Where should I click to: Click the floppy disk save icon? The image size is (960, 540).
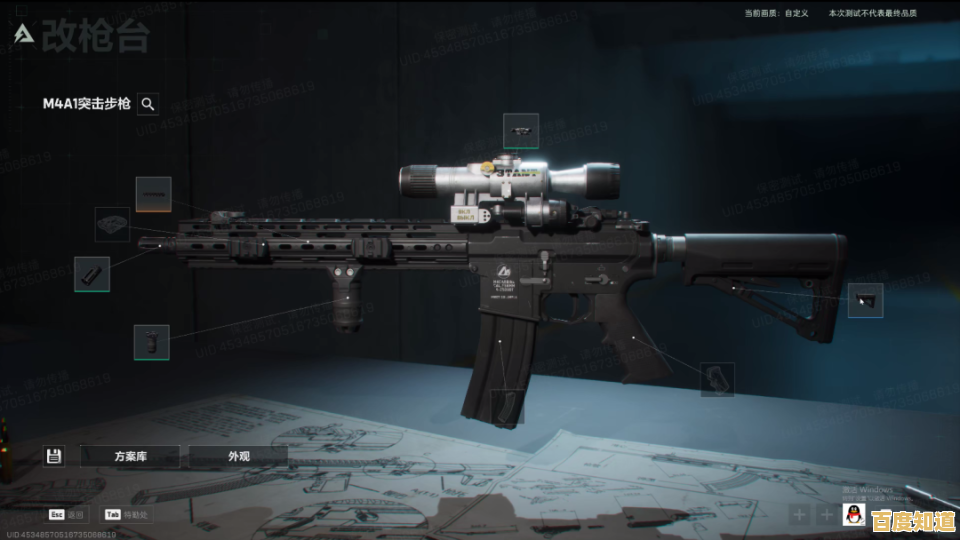coord(54,456)
